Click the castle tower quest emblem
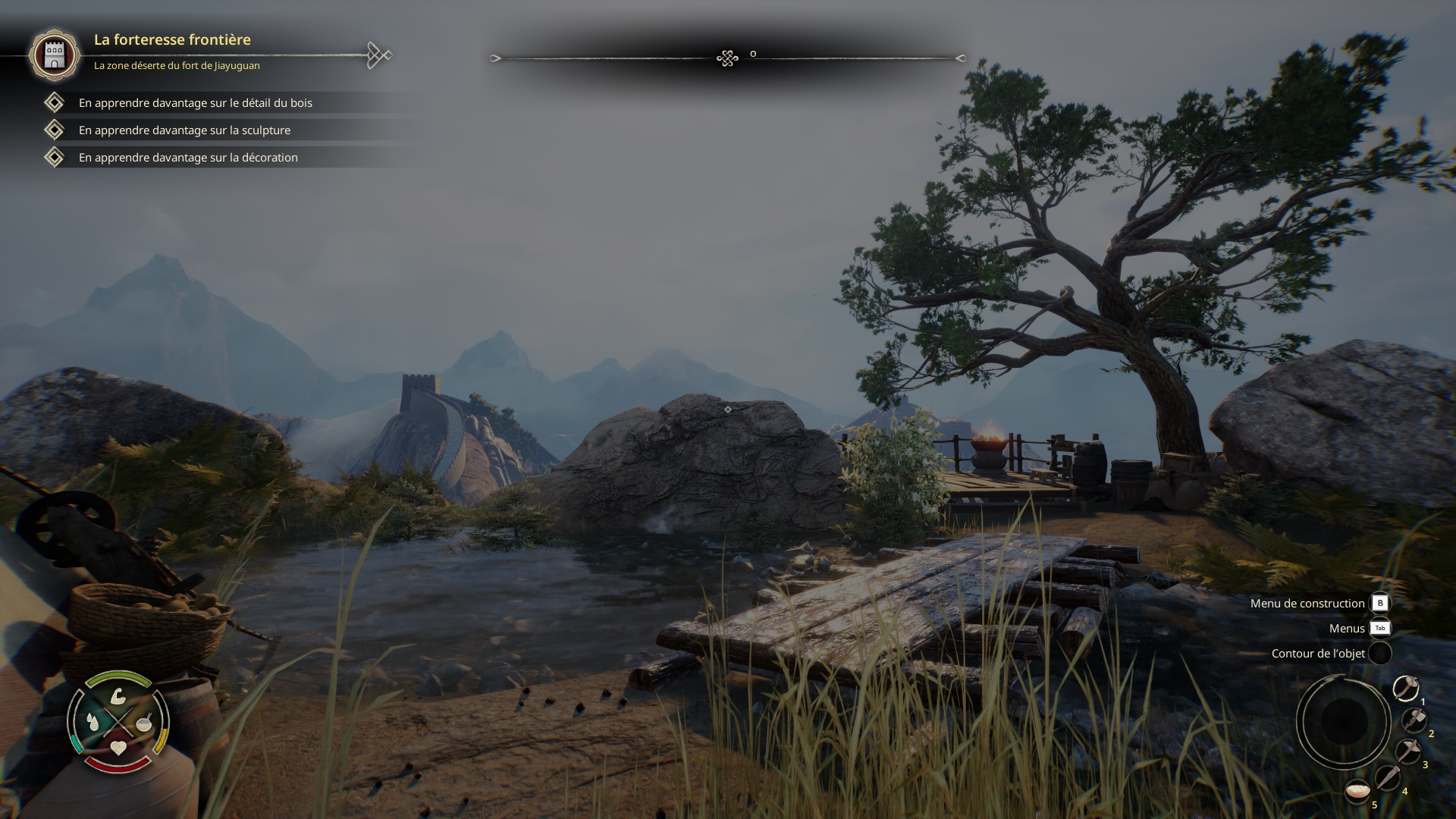The width and height of the screenshot is (1456, 819). (54, 55)
